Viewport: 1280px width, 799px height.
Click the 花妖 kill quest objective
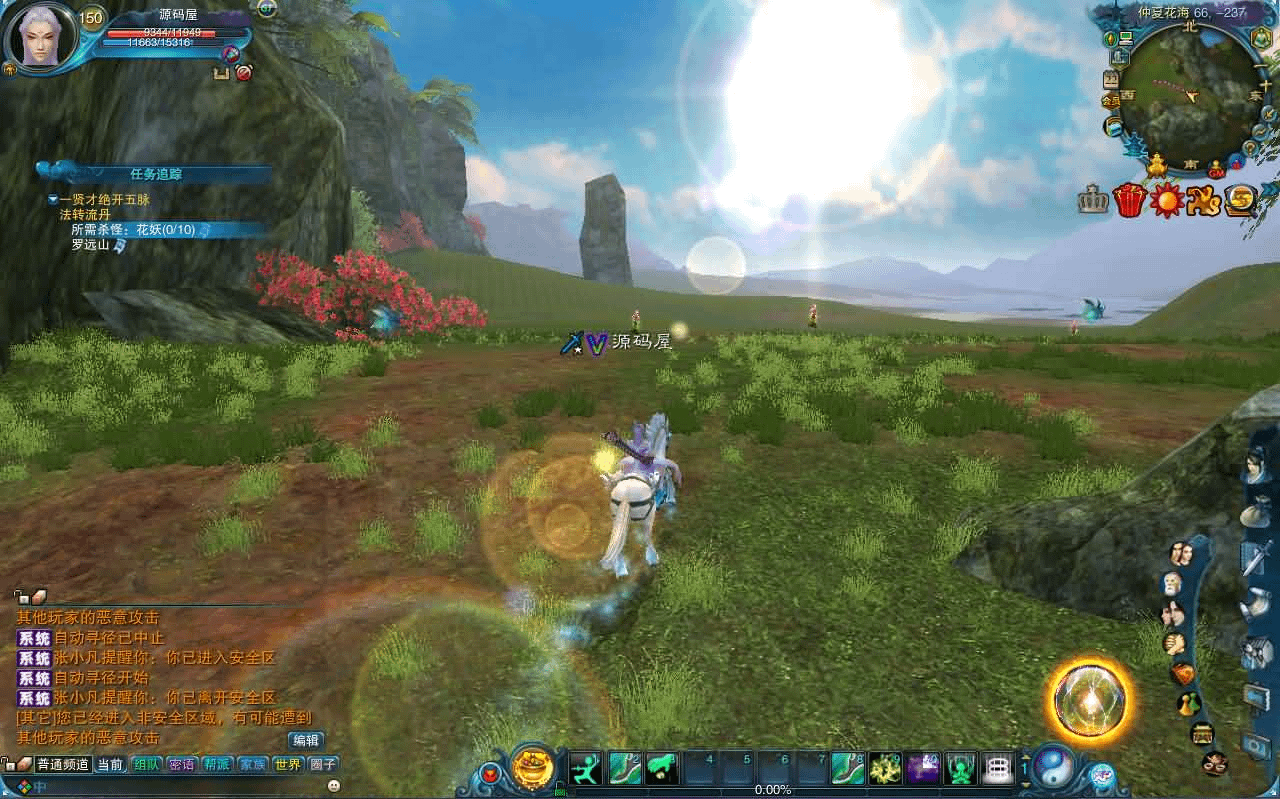point(140,229)
